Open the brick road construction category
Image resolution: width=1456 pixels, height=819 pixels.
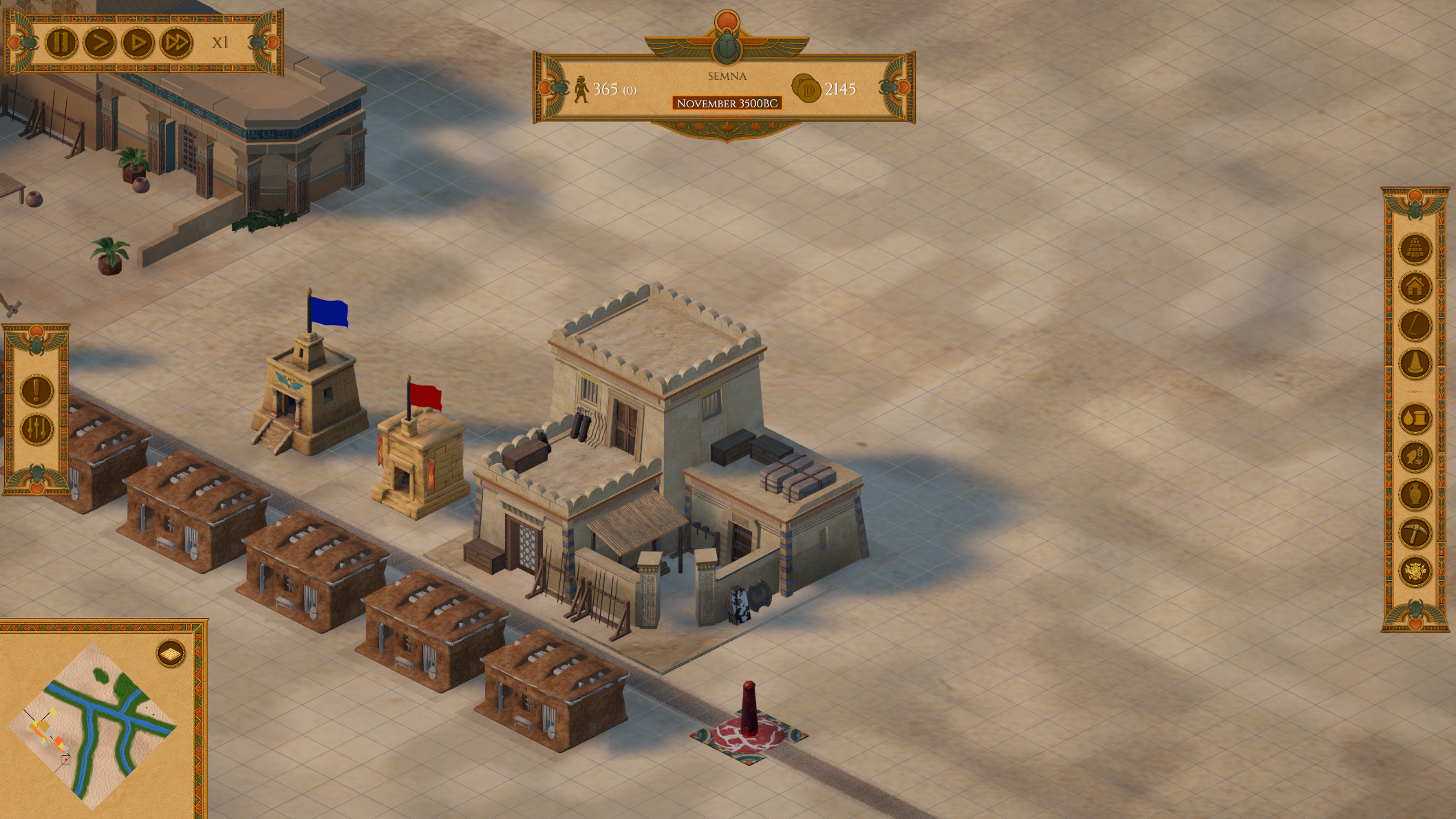[1415, 248]
